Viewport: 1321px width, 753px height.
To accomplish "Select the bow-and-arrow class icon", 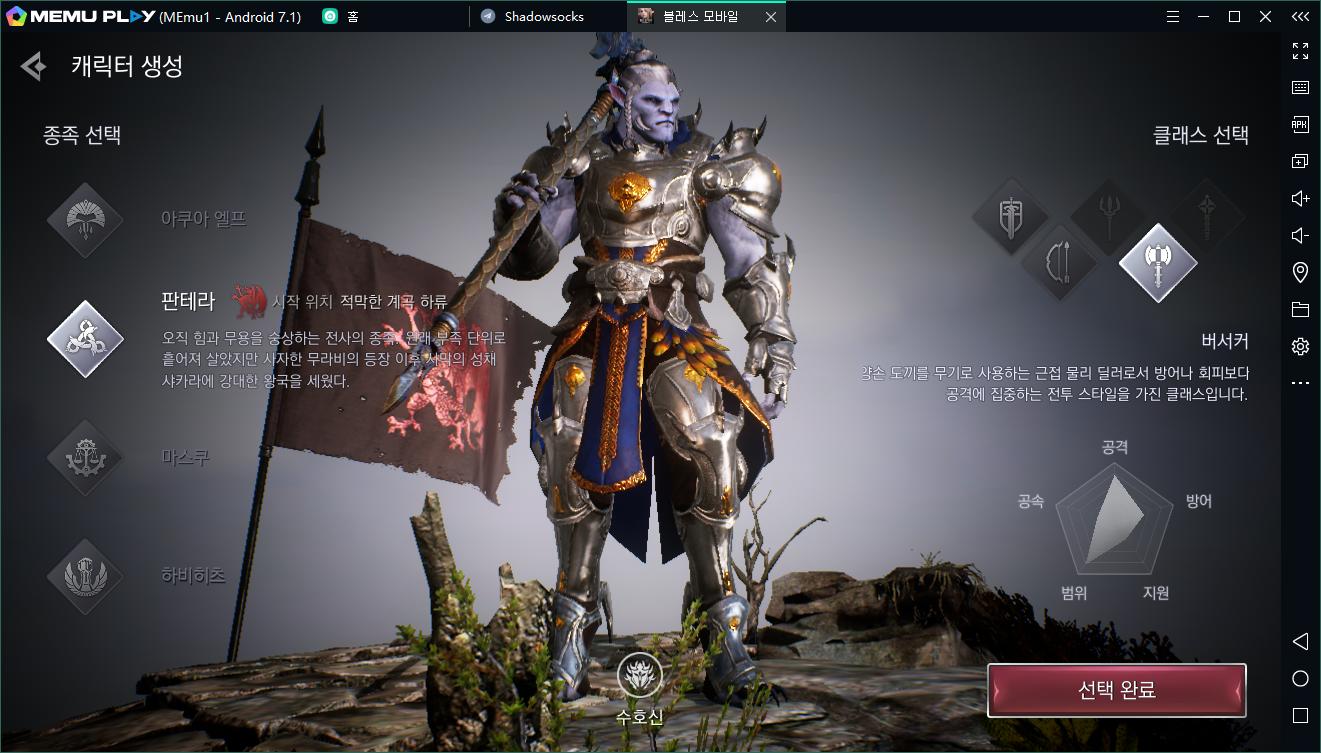I will pyautogui.click(x=1059, y=263).
